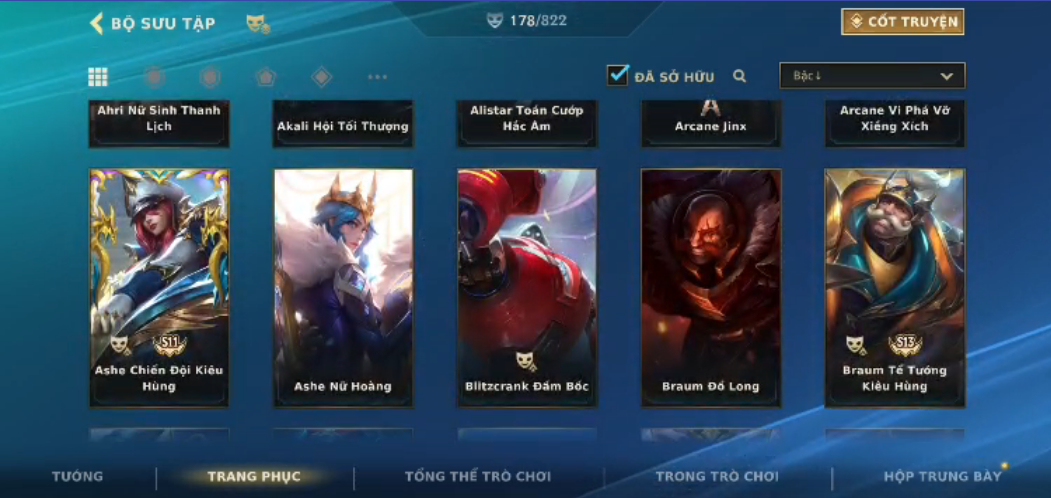The image size is (1051, 498).
Task: Go back from Bộ Sưu Tập
Action: click(x=98, y=23)
